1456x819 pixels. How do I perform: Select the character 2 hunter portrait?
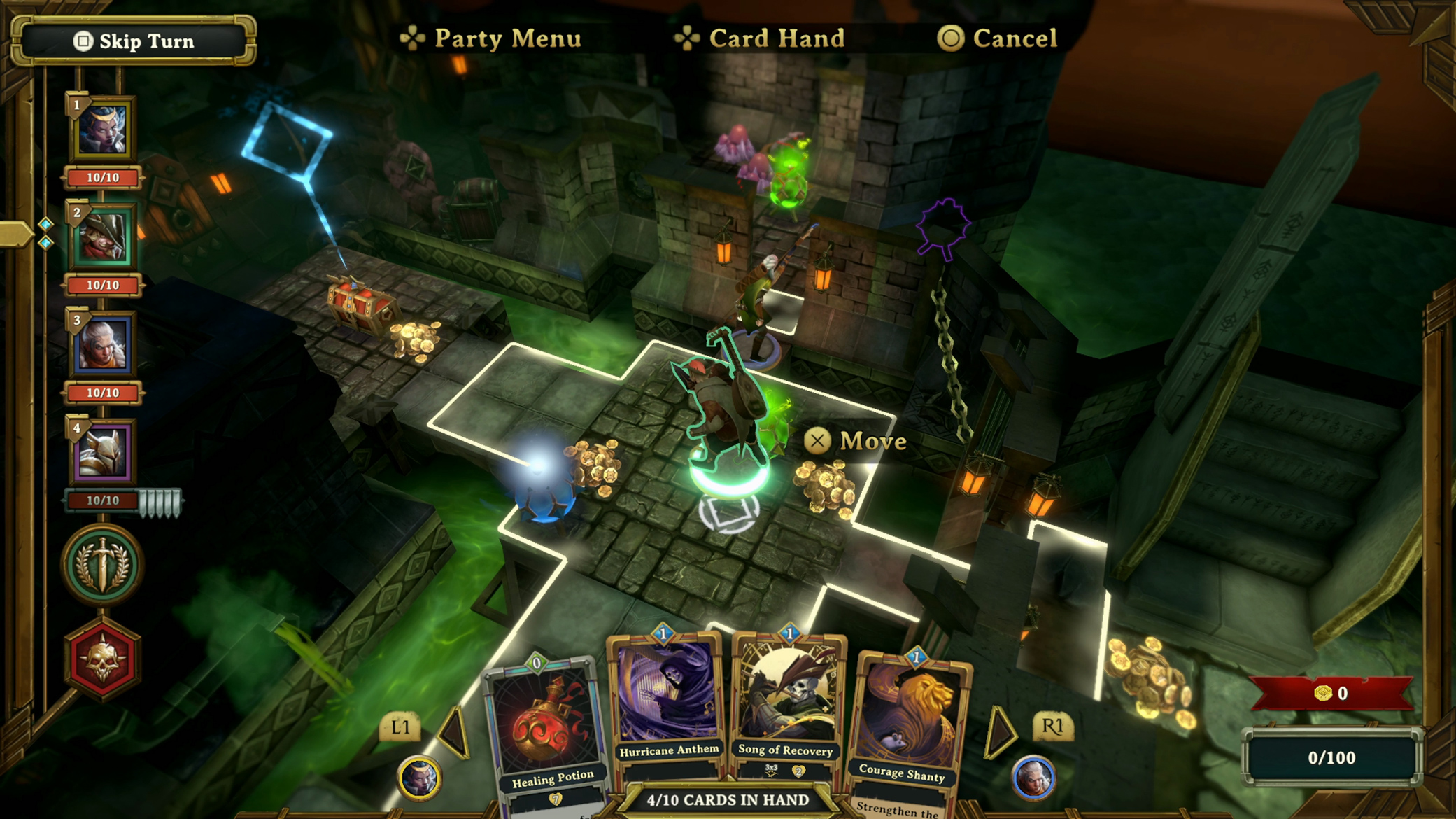click(102, 237)
